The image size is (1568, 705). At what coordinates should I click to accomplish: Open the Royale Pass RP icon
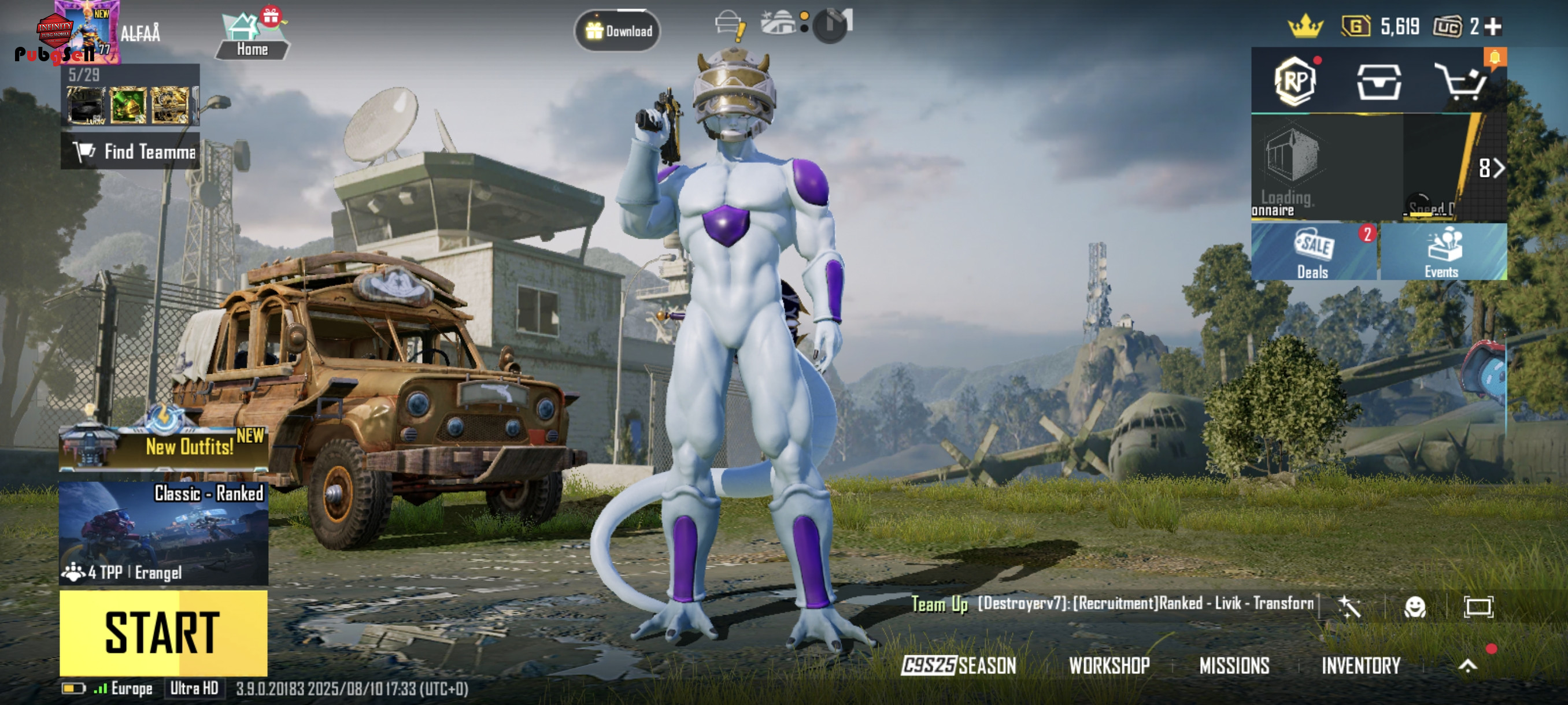(x=1295, y=81)
